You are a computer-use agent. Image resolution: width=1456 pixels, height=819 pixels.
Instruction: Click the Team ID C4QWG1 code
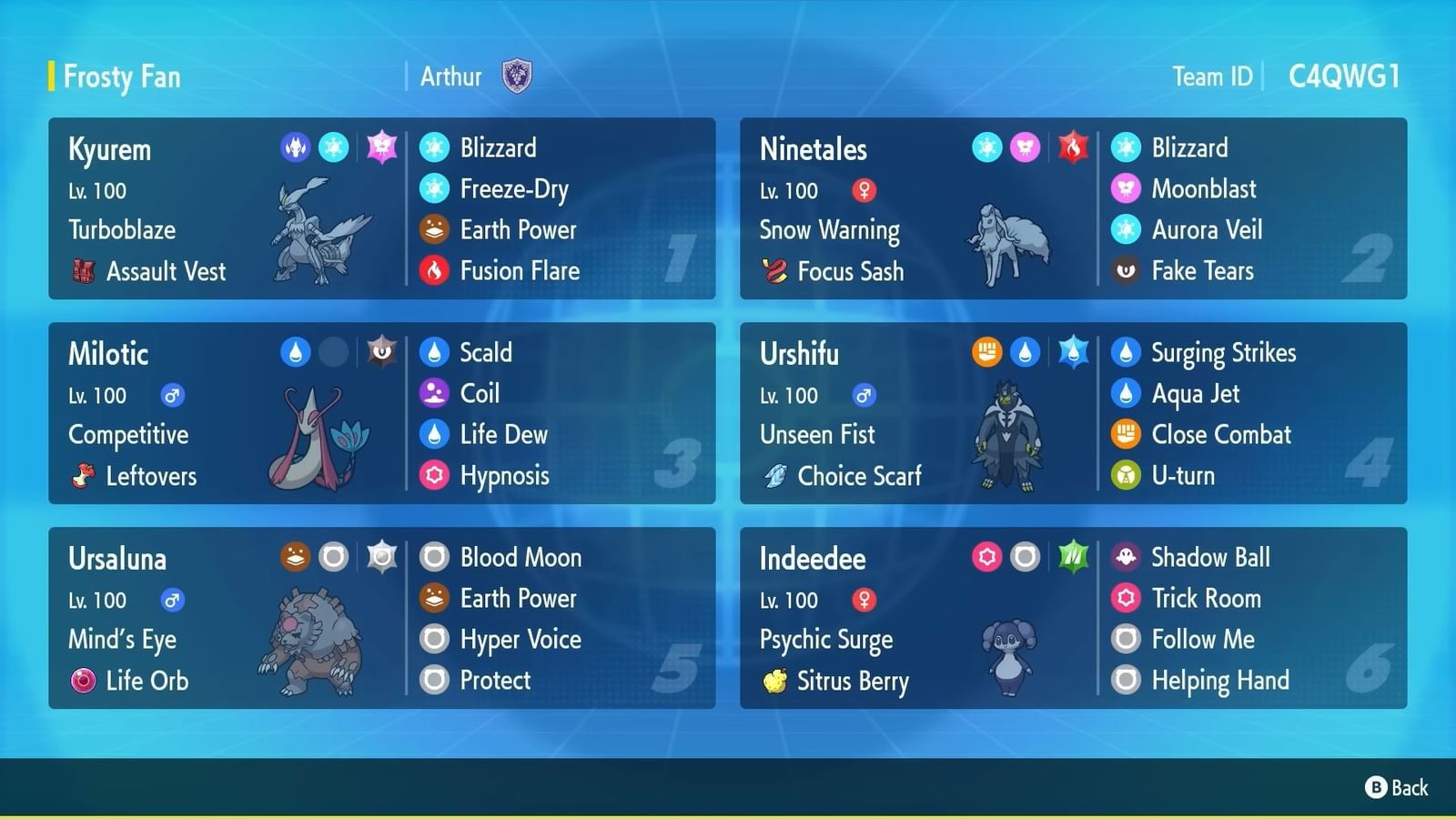pyautogui.click(x=1344, y=76)
